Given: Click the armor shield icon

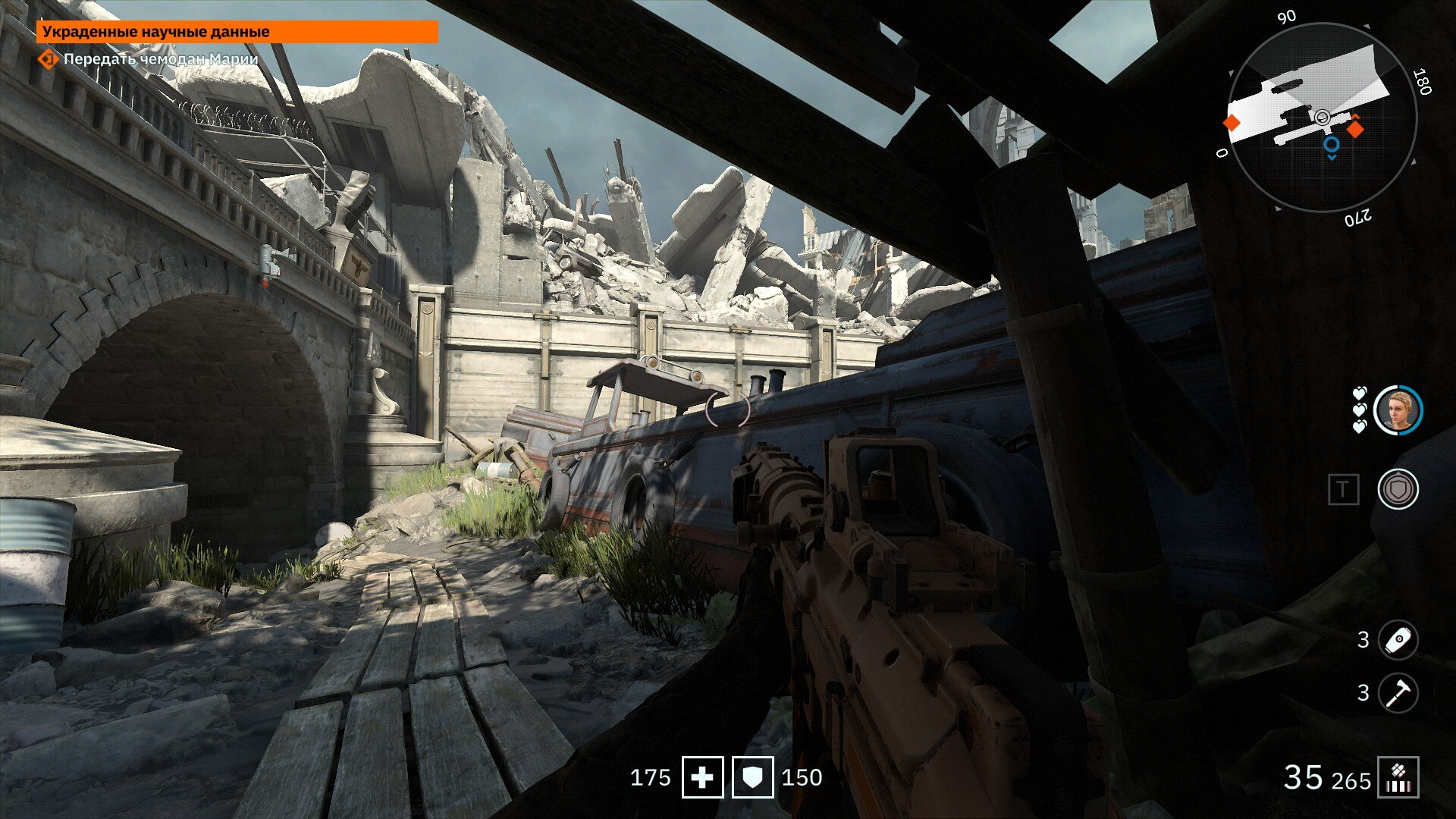Looking at the screenshot, I should click(x=752, y=777).
